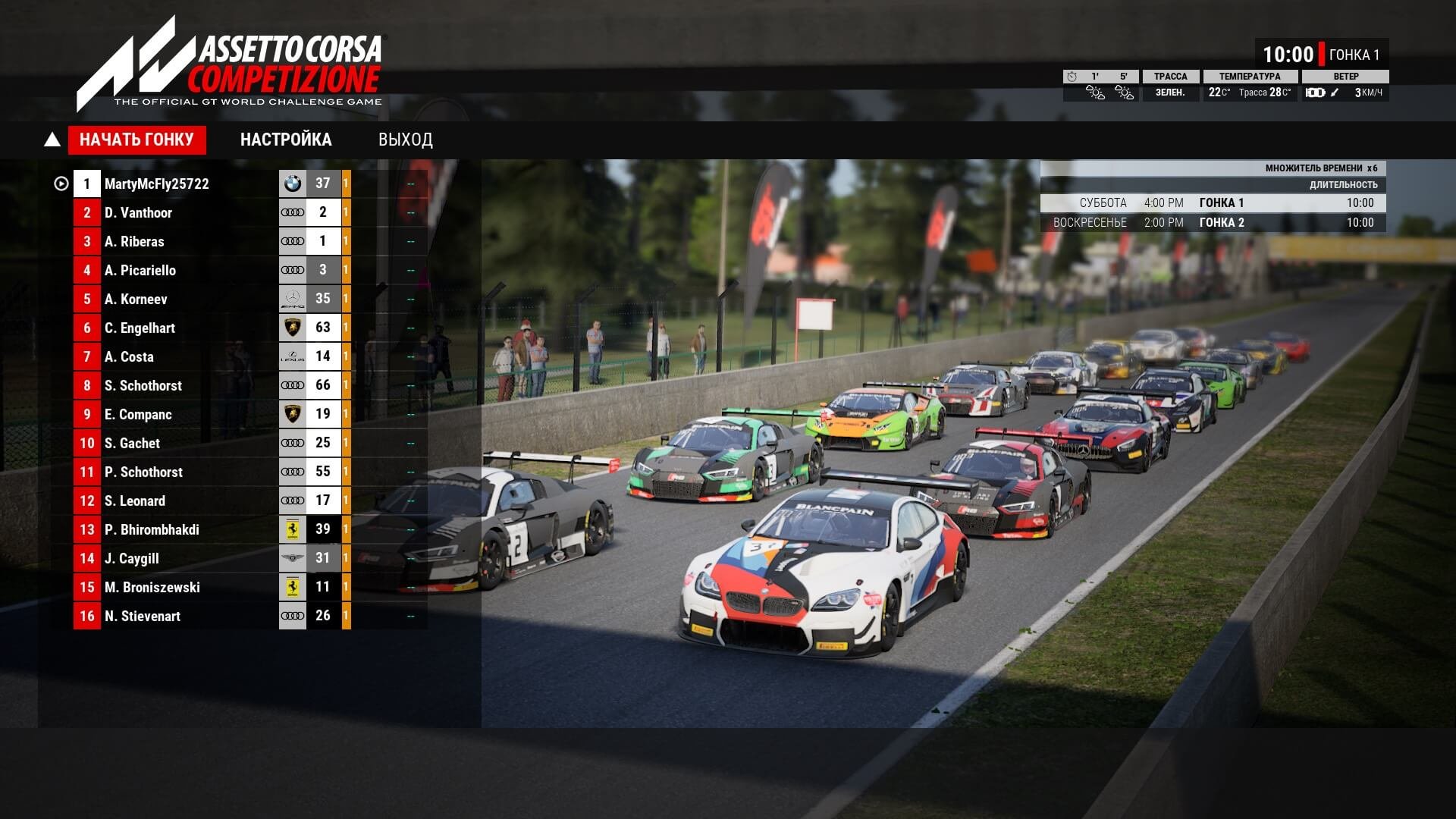Select MartyMcFly25722 in the grid list
The width and height of the screenshot is (1456, 819).
(157, 184)
